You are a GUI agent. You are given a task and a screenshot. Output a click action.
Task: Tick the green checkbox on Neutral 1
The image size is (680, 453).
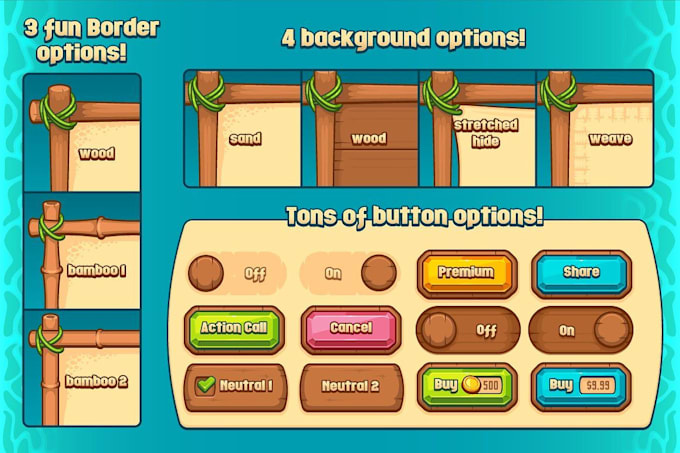(x=207, y=386)
